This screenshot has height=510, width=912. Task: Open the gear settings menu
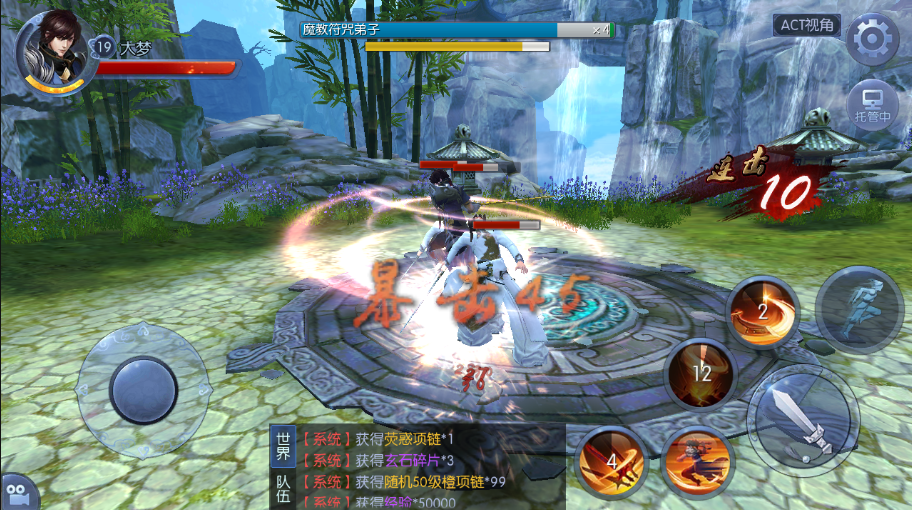871,39
